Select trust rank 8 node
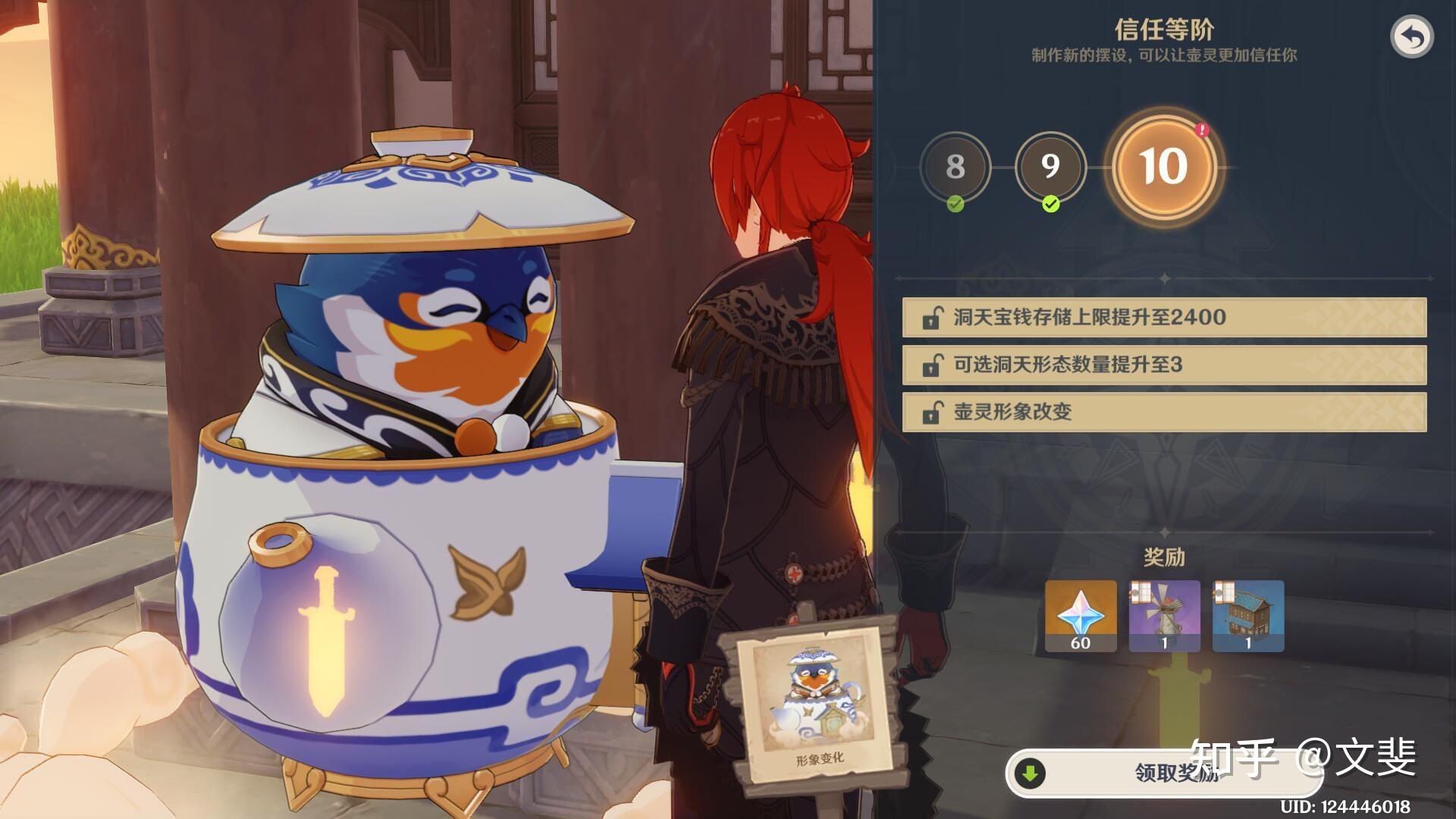1456x819 pixels. point(955,167)
